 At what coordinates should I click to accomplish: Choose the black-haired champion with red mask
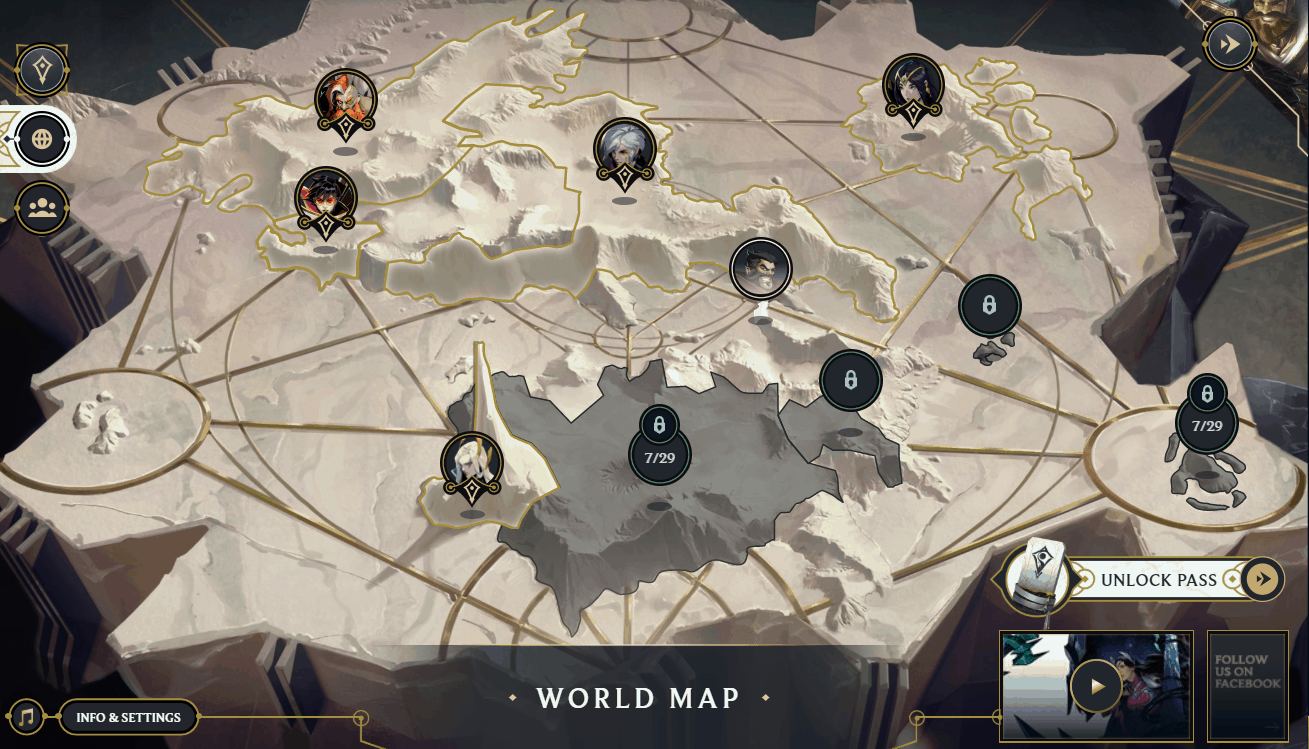point(325,197)
